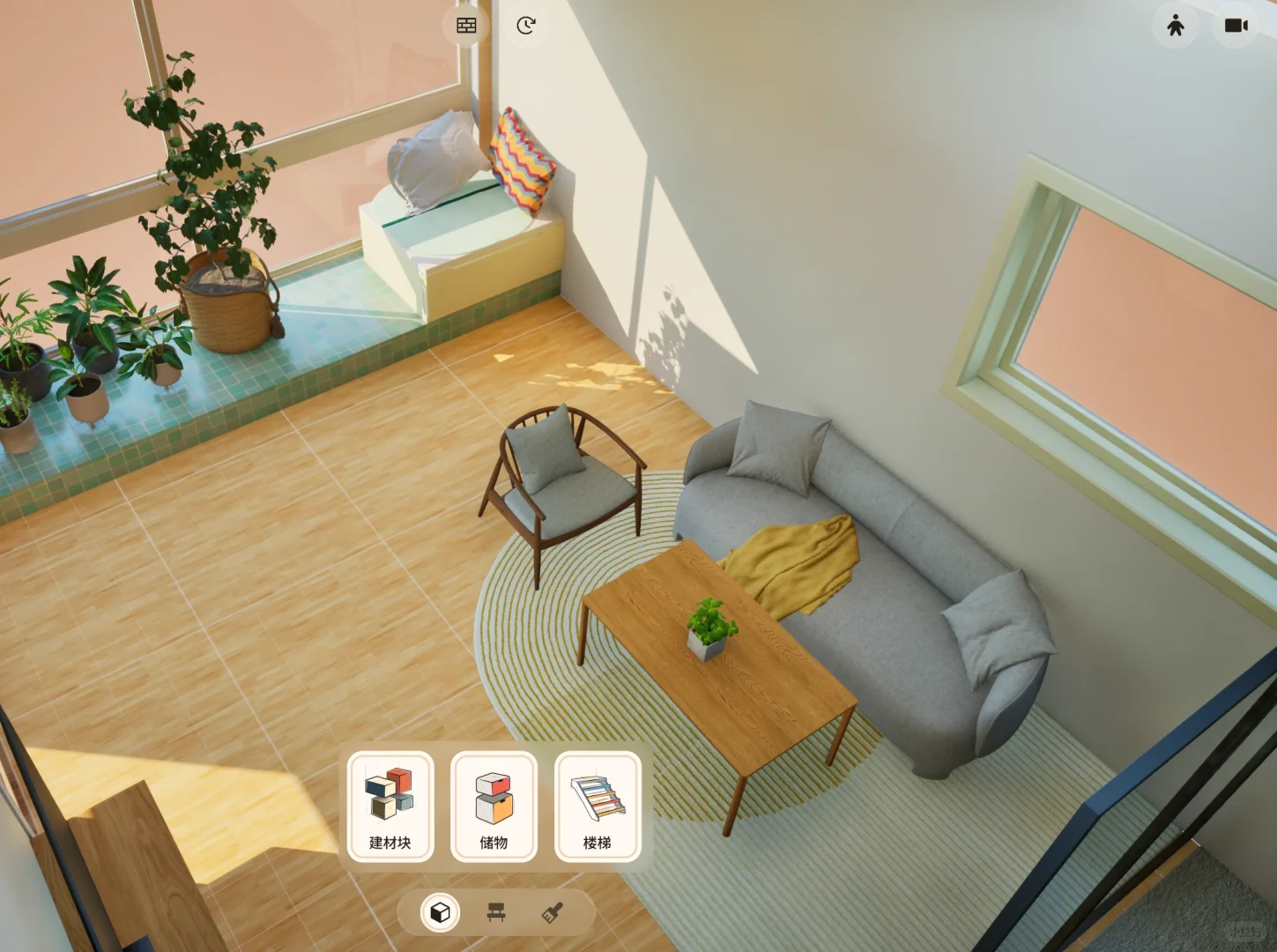Screen dimensions: 1277x952
Task: Select the cube construction tab
Action: (x=440, y=912)
